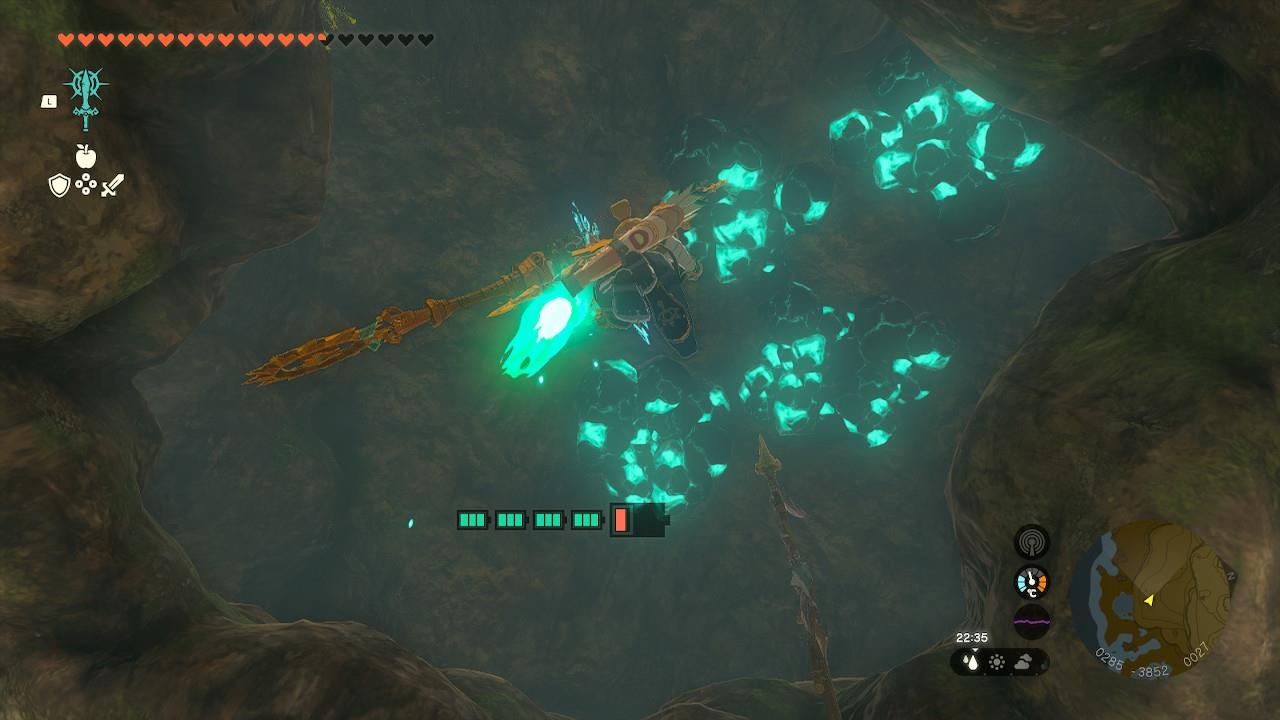
Task: Click the rain forecast icon
Action: click(x=970, y=661)
